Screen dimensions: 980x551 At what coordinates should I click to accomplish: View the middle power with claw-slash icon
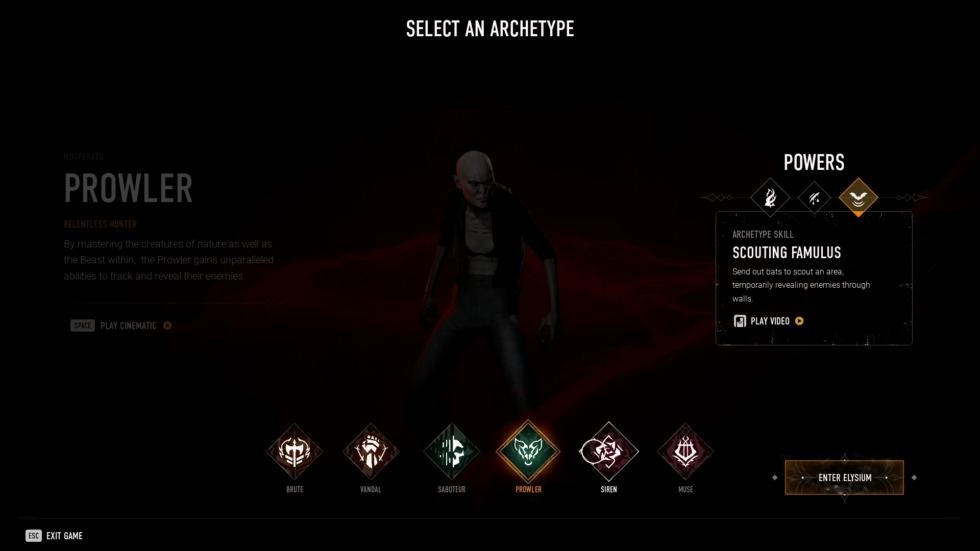coord(815,197)
